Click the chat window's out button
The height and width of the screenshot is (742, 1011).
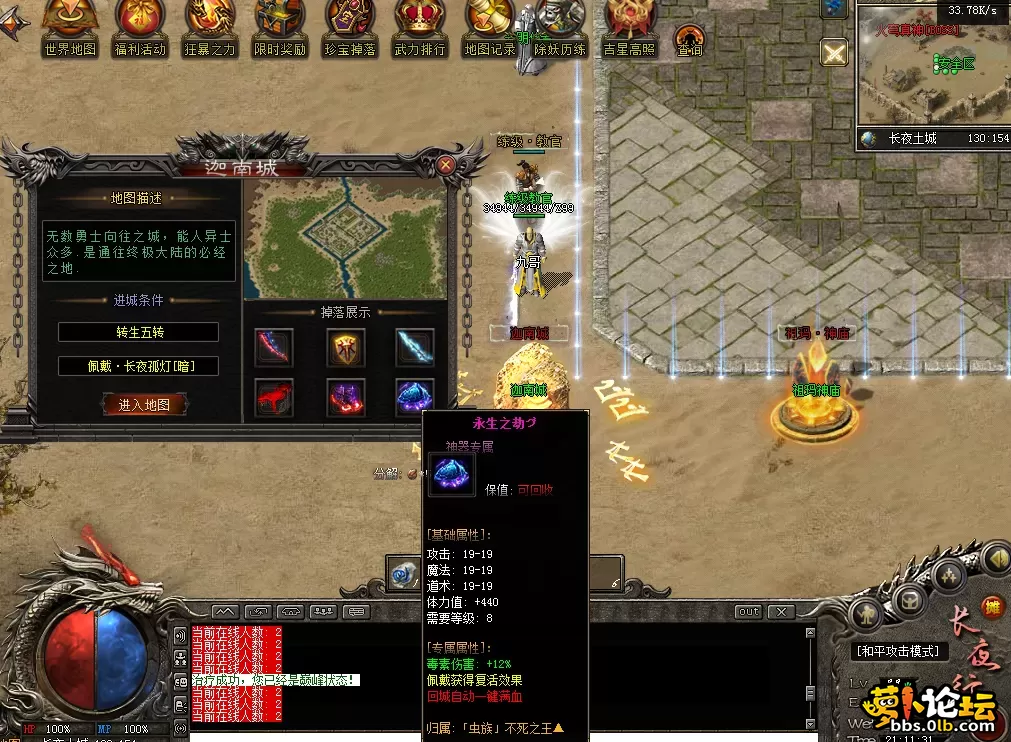click(x=748, y=612)
